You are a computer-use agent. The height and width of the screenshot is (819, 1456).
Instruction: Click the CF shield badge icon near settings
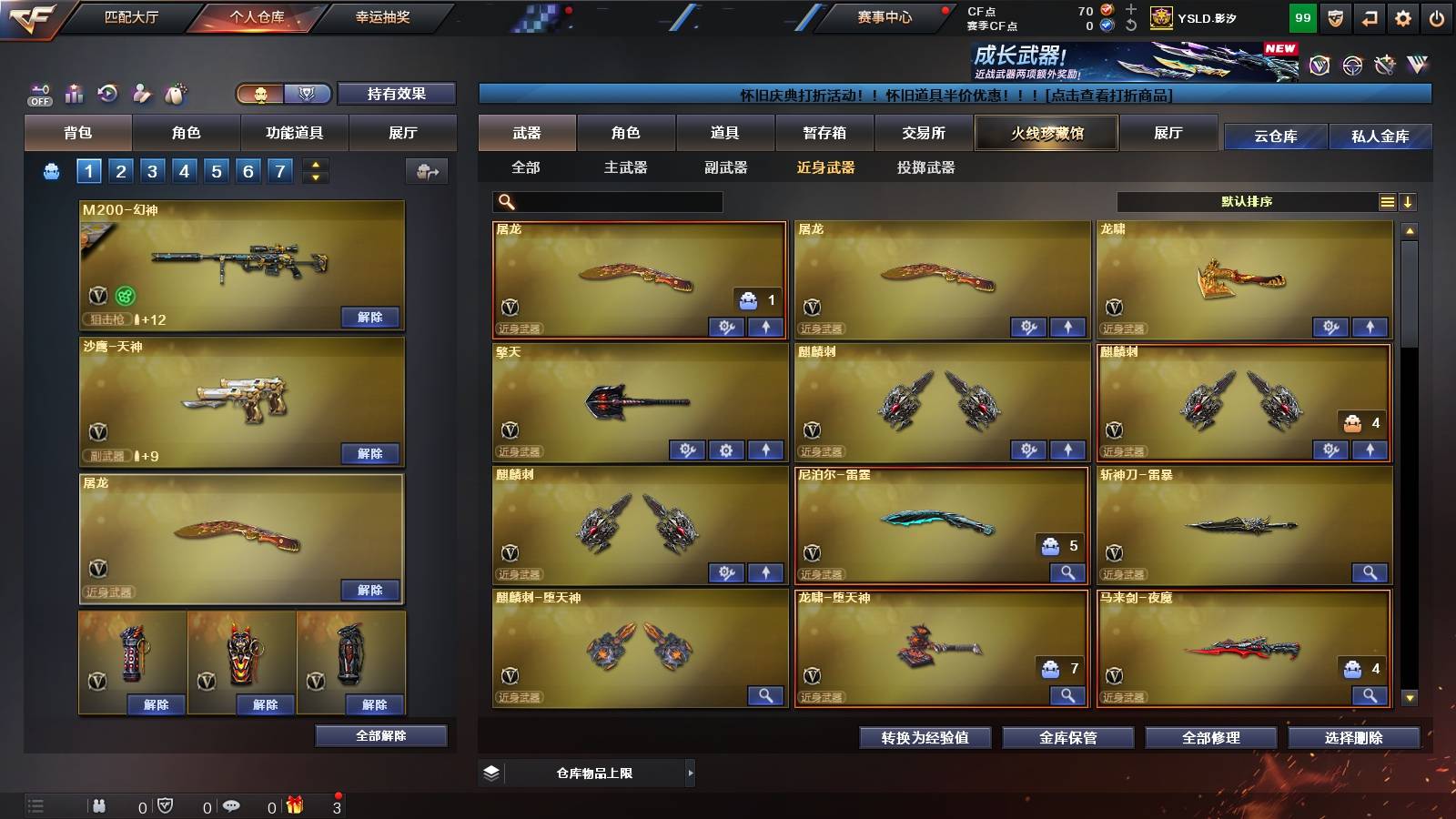(1334, 16)
